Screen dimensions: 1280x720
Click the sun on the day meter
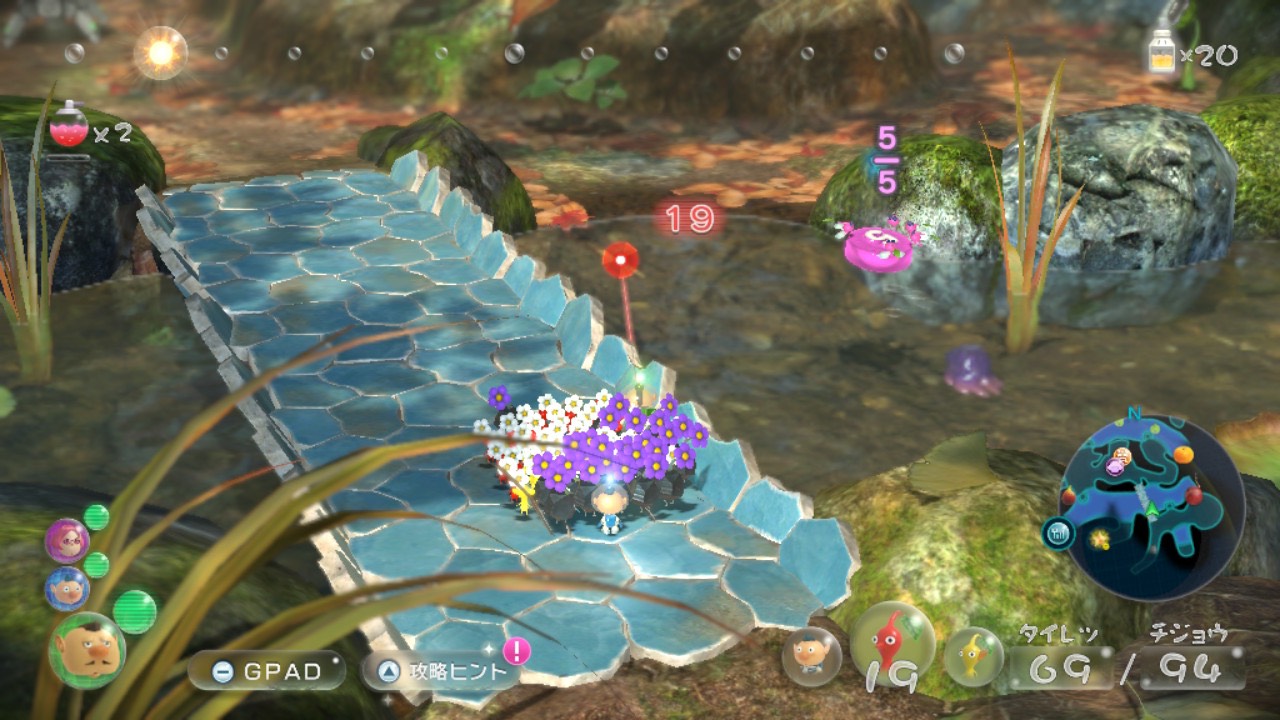click(160, 52)
